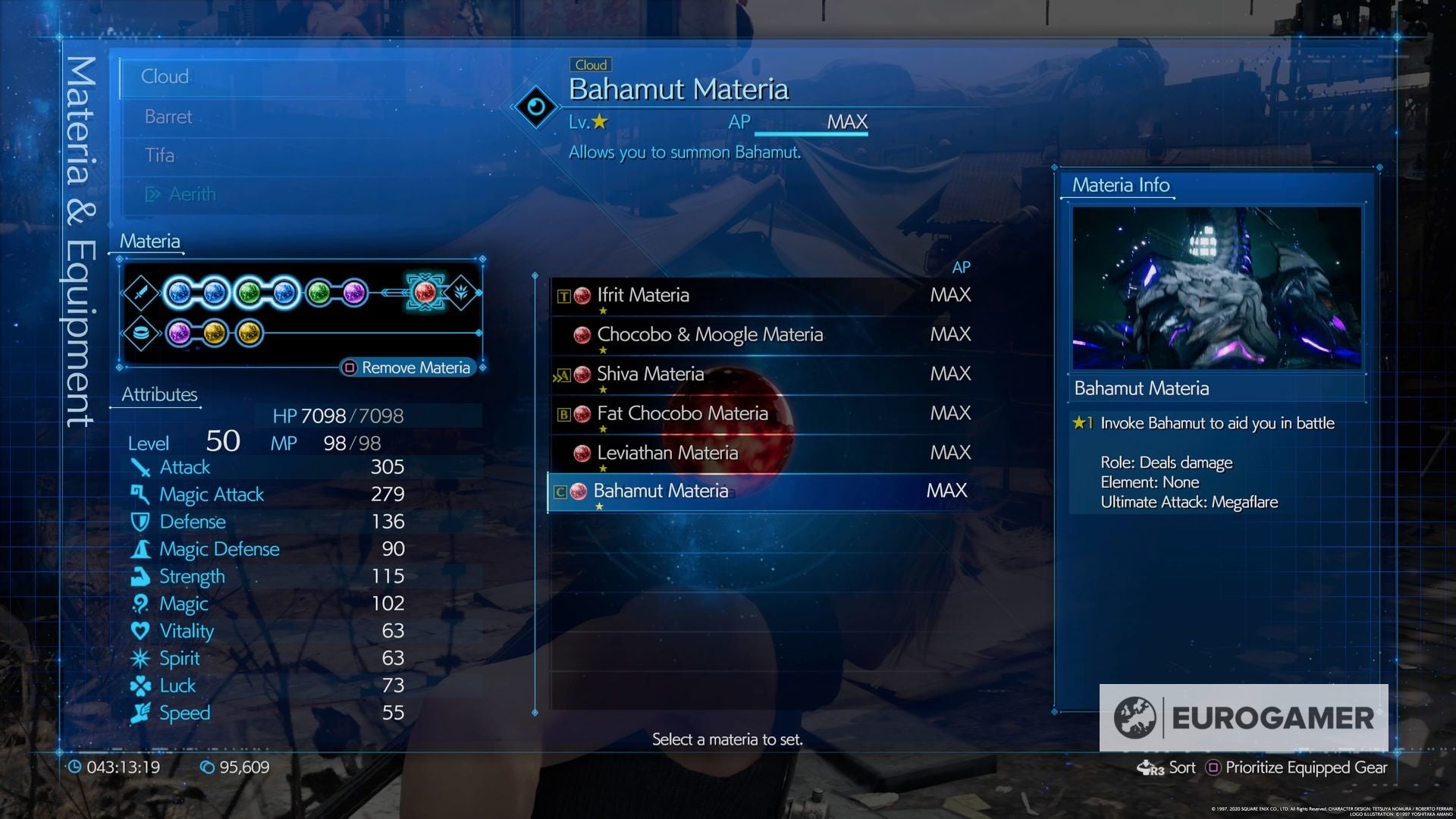The image size is (1456, 819).
Task: Select the Barret character entry
Action: [x=168, y=116]
